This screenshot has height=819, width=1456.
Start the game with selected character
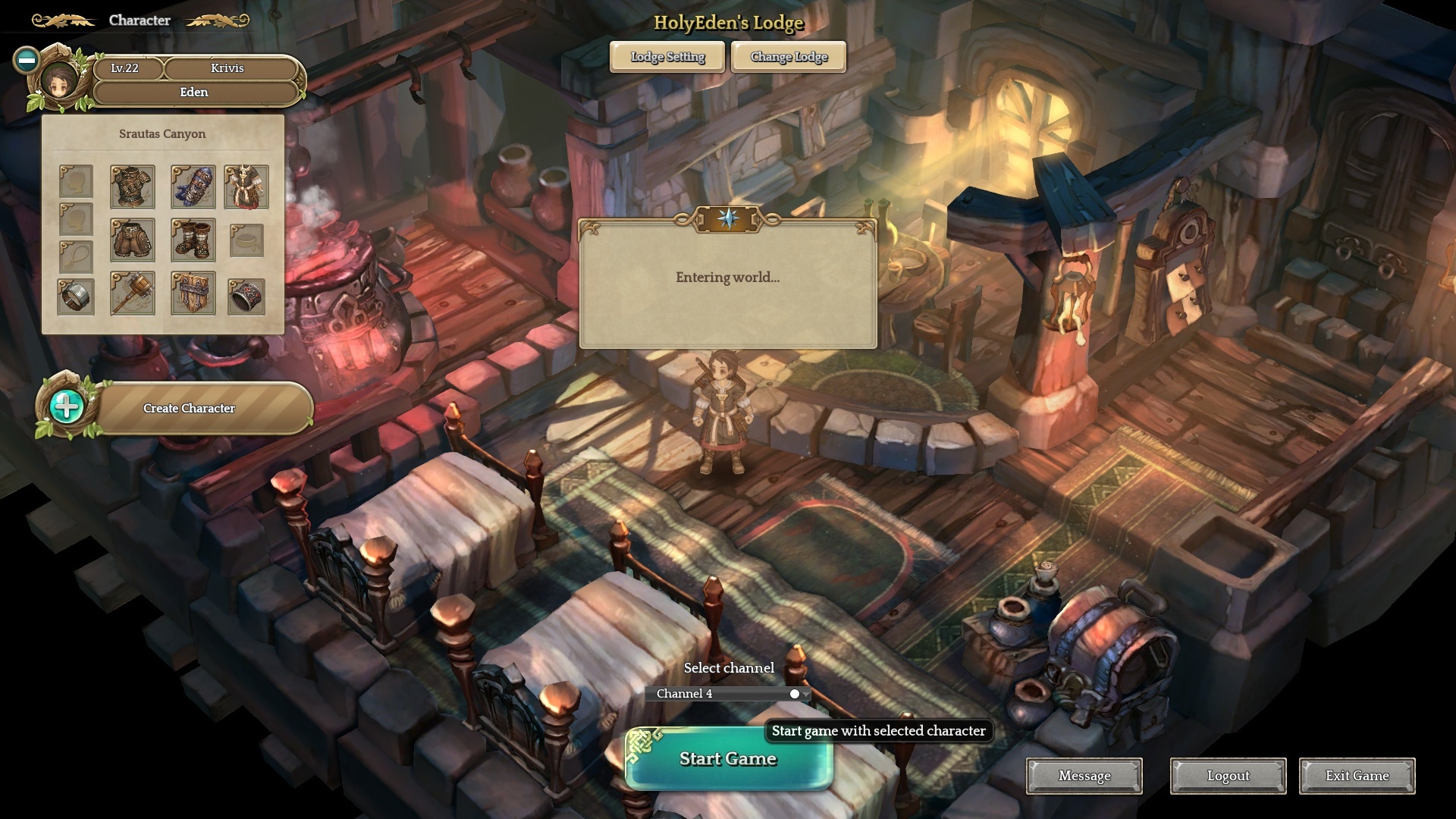coord(728,758)
